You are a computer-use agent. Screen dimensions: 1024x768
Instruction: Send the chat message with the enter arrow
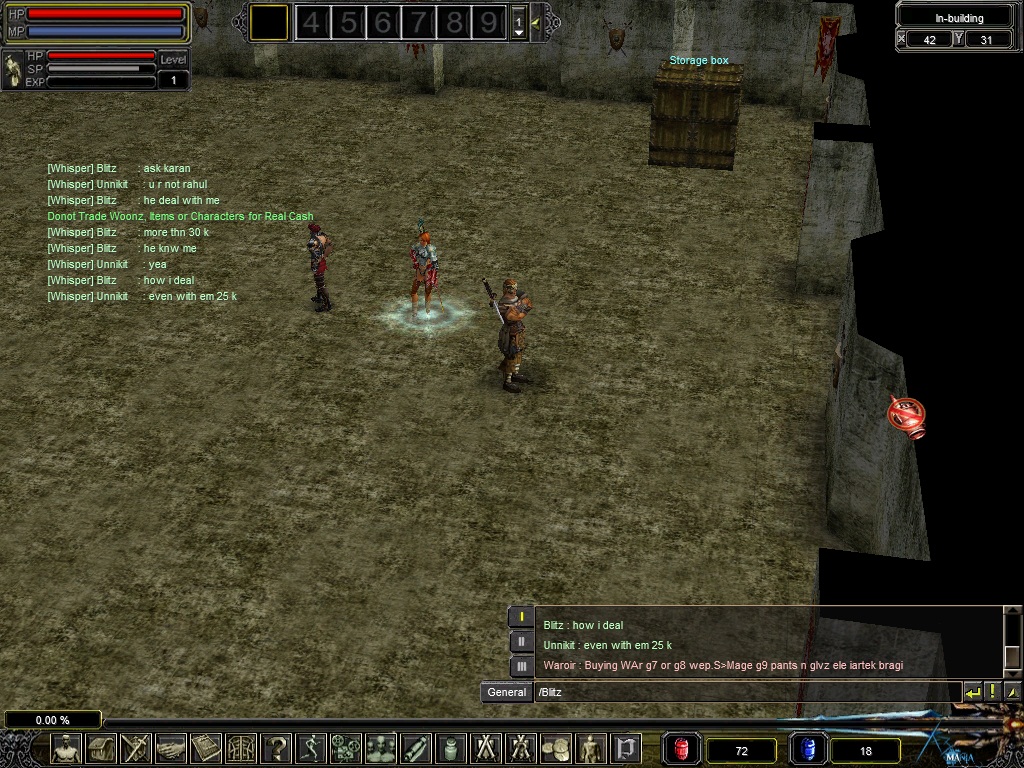click(x=972, y=692)
